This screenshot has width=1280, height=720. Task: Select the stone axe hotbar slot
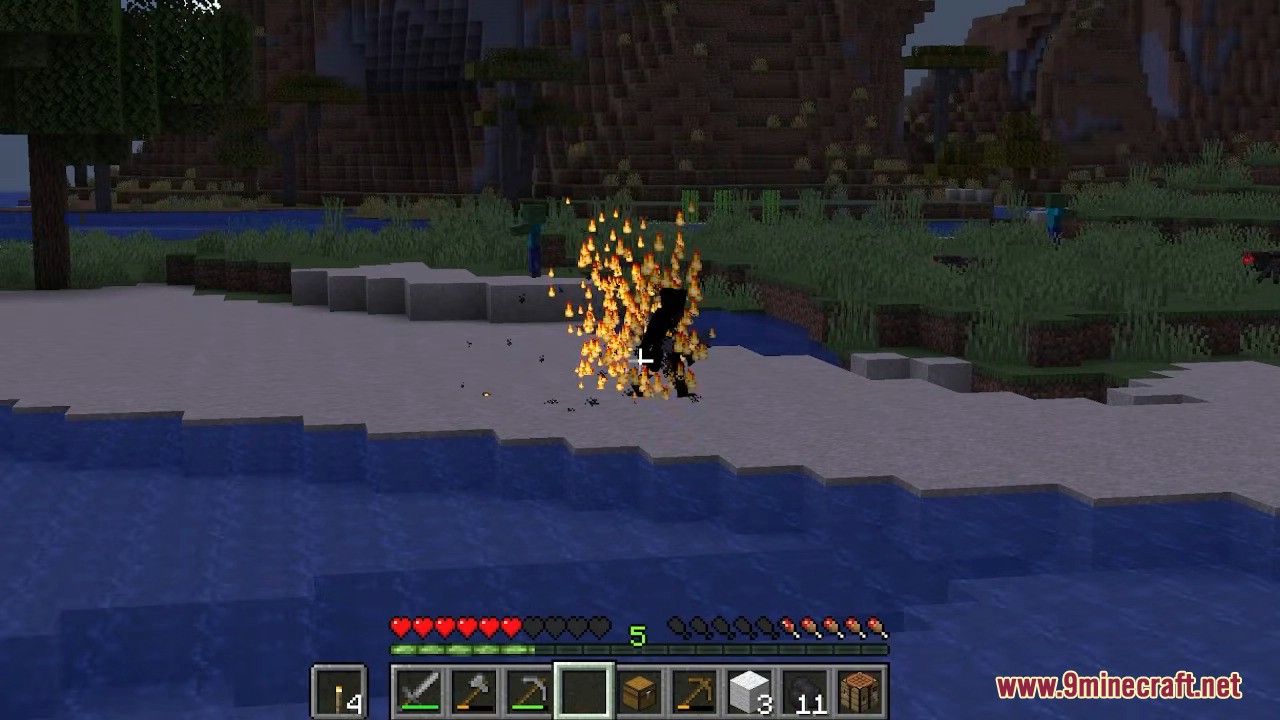click(x=475, y=691)
